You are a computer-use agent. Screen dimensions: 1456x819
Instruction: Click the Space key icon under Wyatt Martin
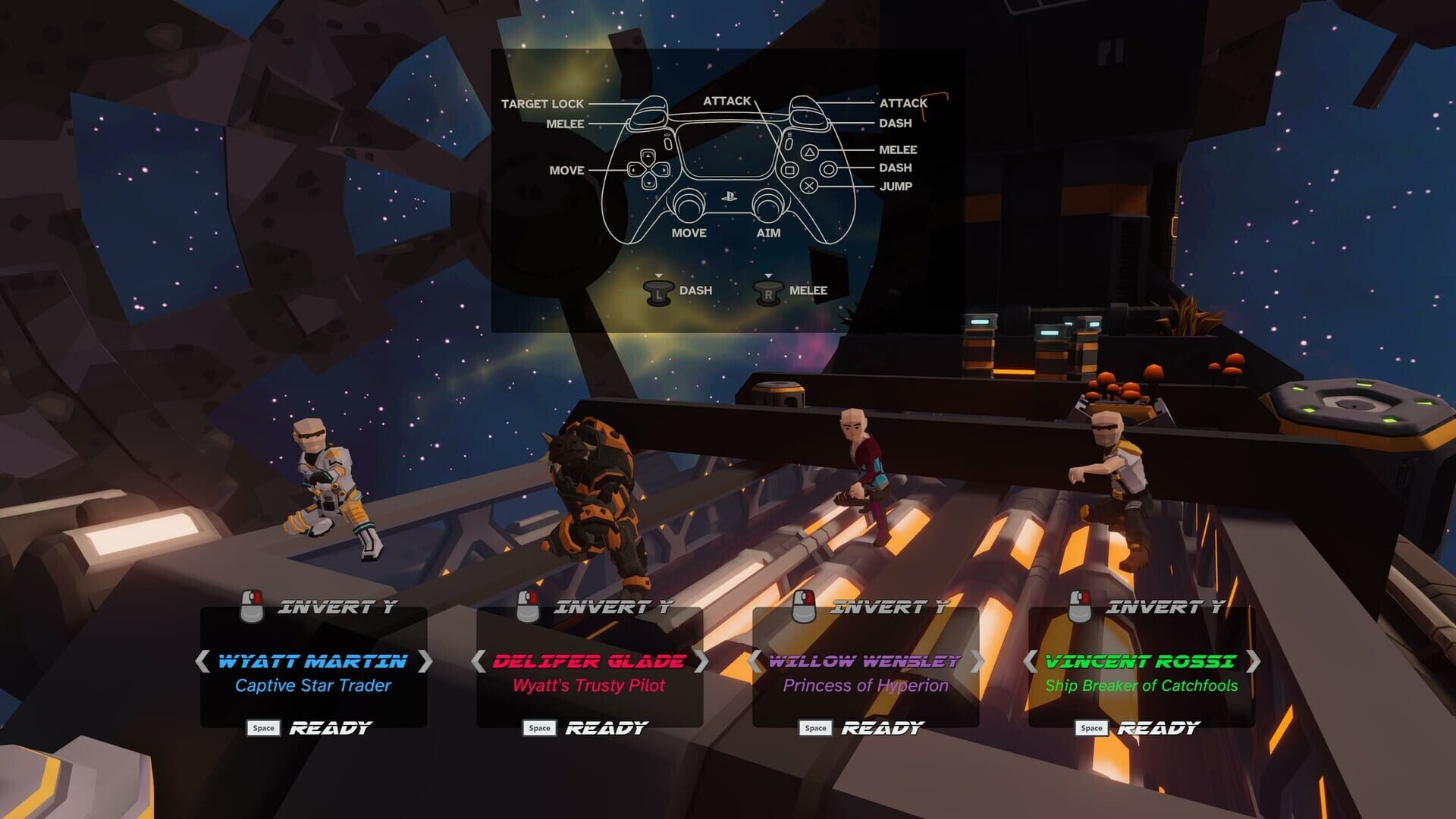[x=263, y=727]
